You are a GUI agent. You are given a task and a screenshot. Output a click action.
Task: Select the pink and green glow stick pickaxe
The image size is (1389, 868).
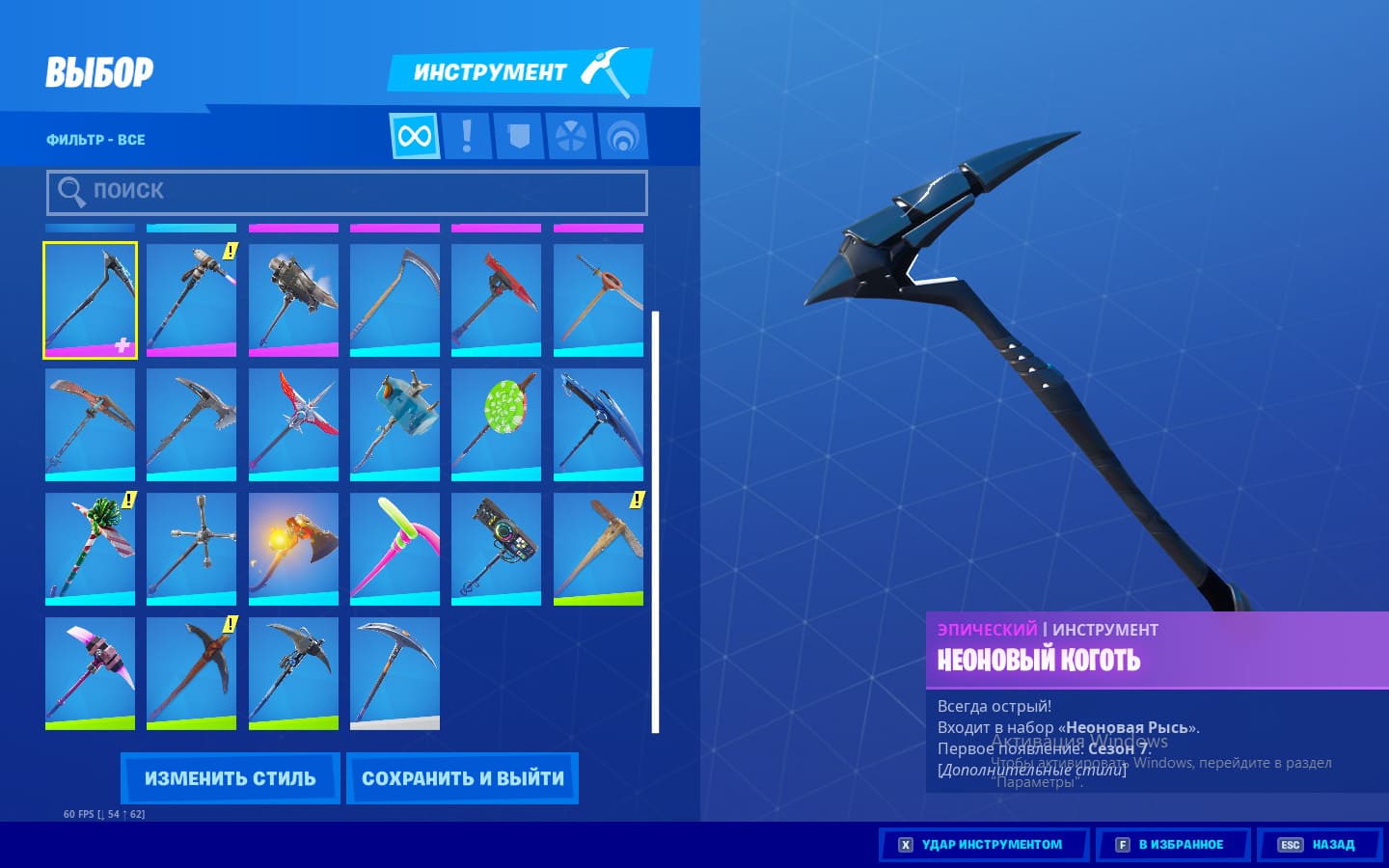(395, 549)
